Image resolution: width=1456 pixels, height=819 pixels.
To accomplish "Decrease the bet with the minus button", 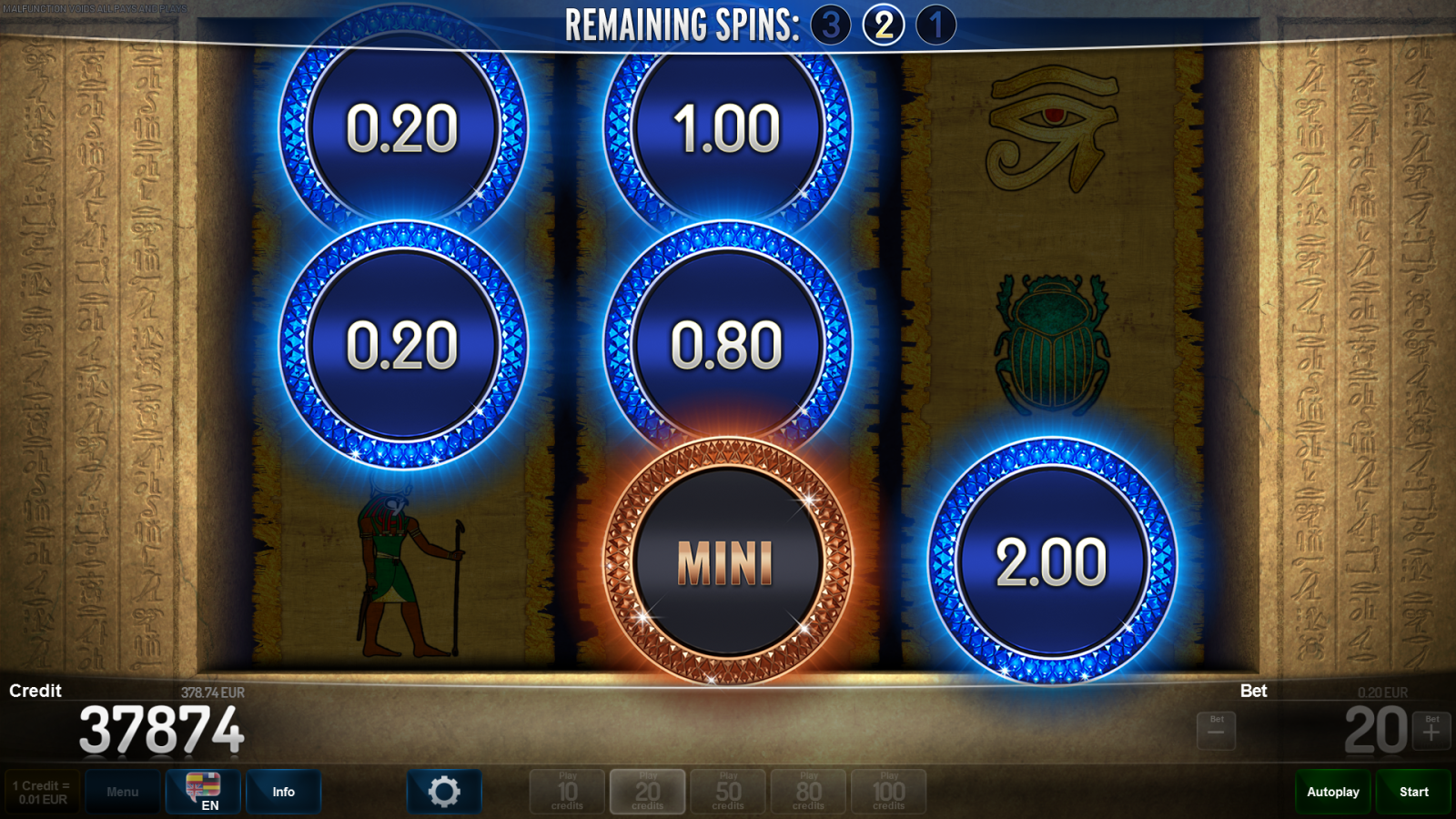I will tap(1216, 731).
